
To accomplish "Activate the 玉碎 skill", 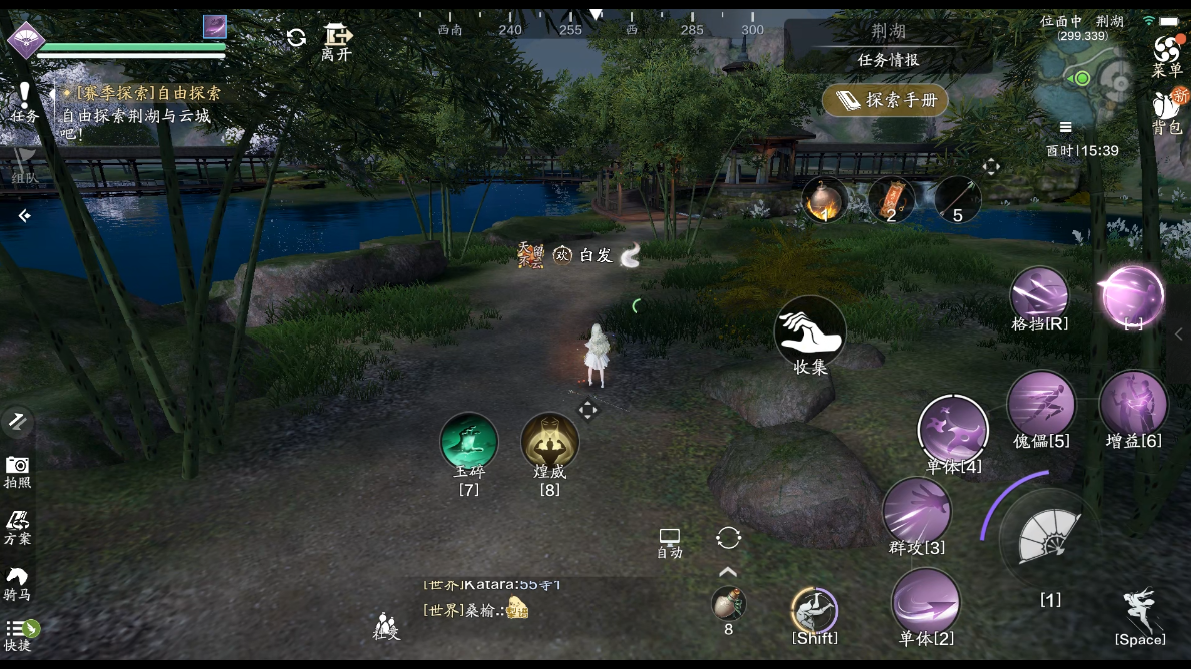I will pyautogui.click(x=469, y=442).
